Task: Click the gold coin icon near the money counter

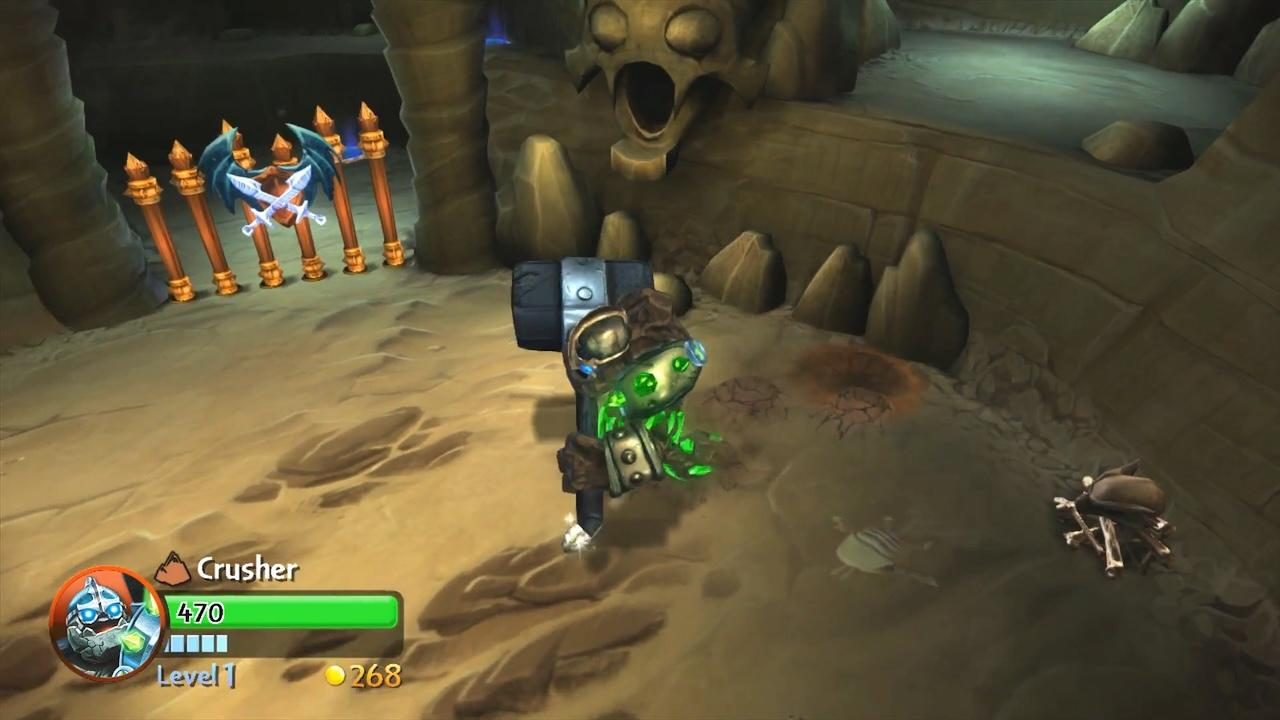Action: (334, 676)
